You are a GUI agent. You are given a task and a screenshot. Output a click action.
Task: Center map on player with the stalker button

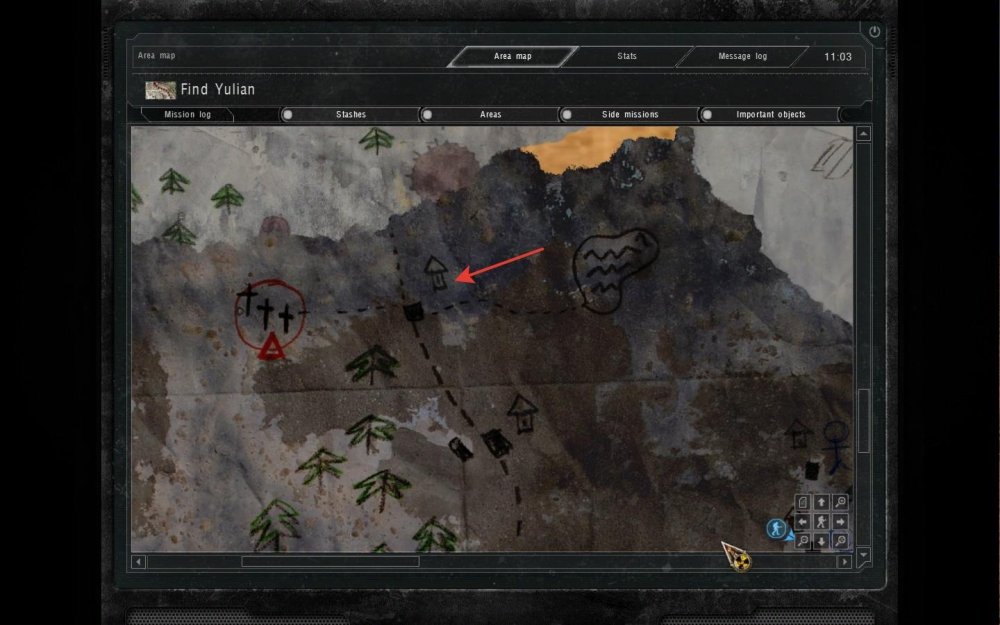(821, 522)
